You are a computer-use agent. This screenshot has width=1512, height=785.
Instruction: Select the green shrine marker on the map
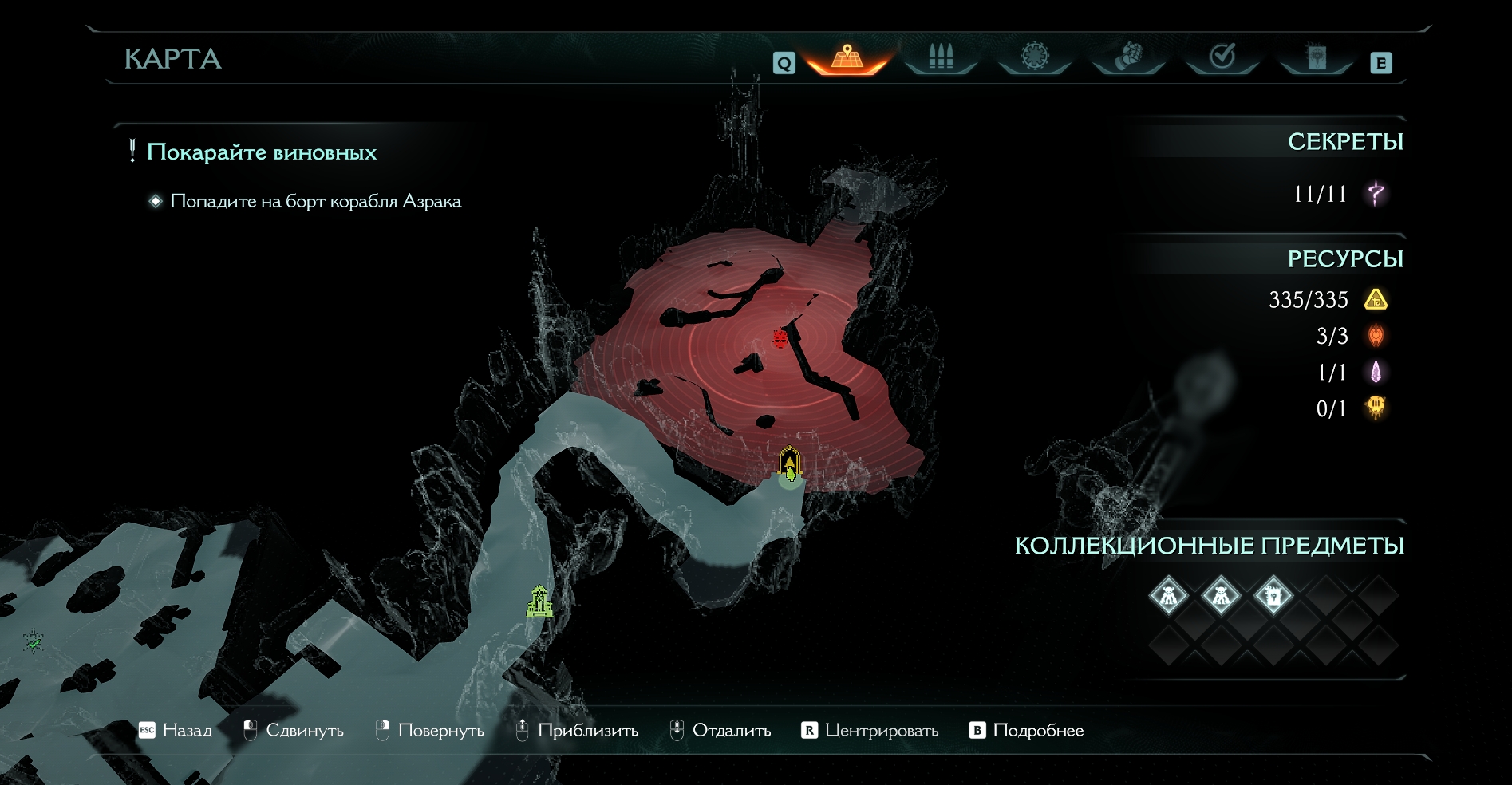[x=540, y=602]
